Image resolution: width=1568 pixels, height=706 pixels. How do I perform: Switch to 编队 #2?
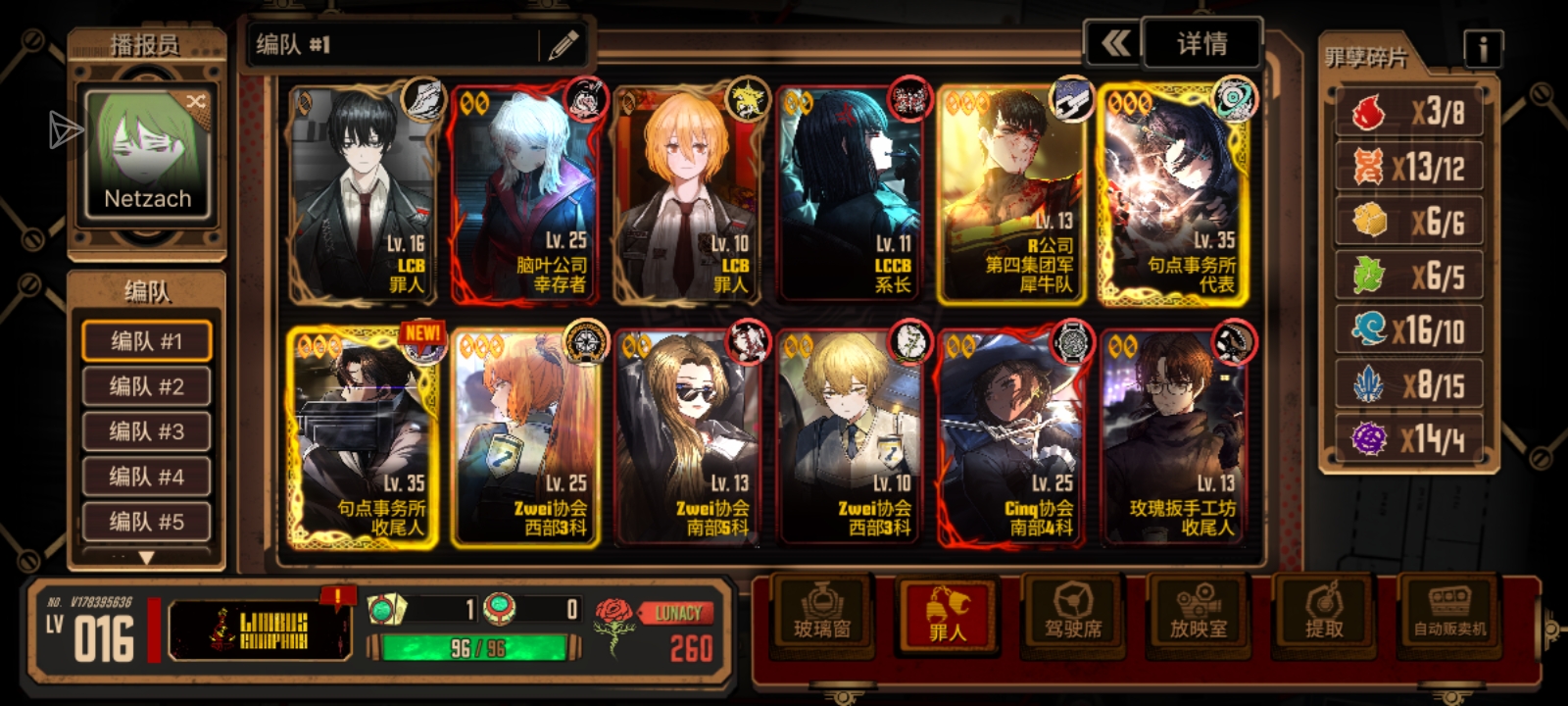[147, 386]
